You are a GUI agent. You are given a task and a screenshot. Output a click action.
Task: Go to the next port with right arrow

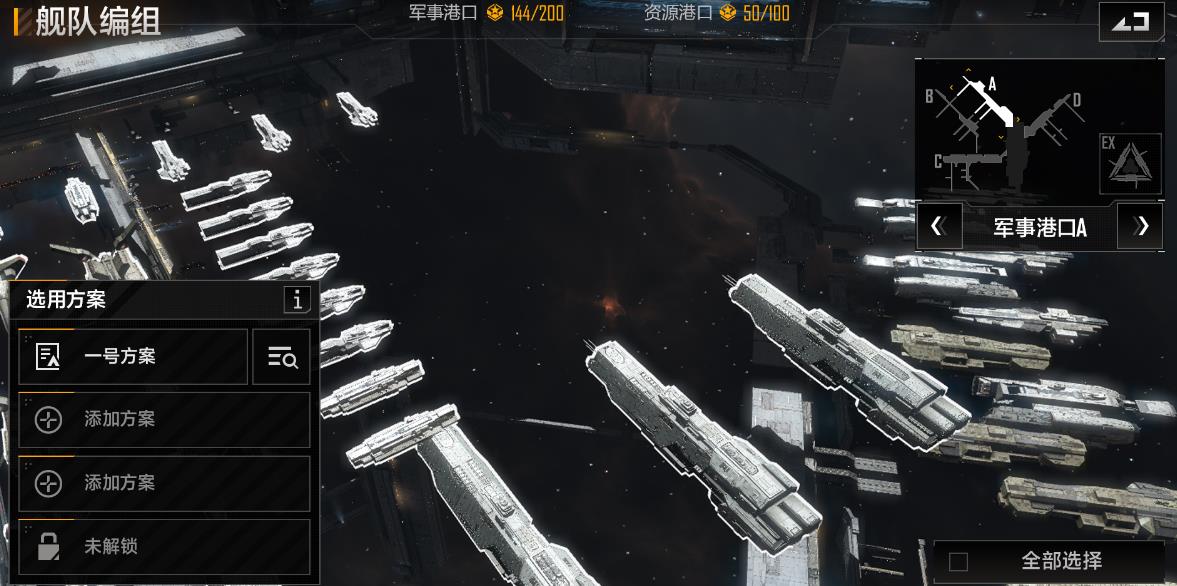coord(1141,226)
